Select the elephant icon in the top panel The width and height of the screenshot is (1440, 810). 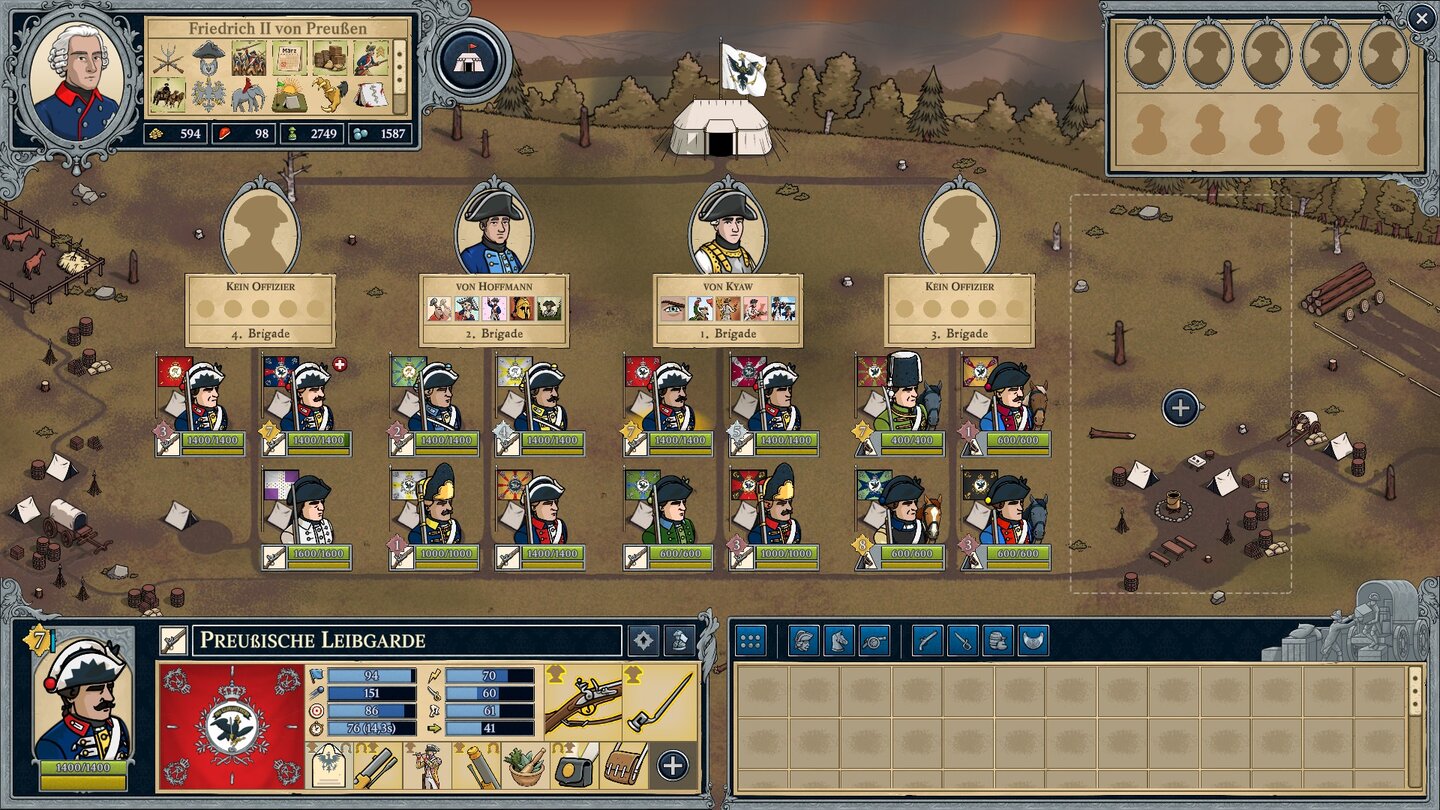point(249,94)
